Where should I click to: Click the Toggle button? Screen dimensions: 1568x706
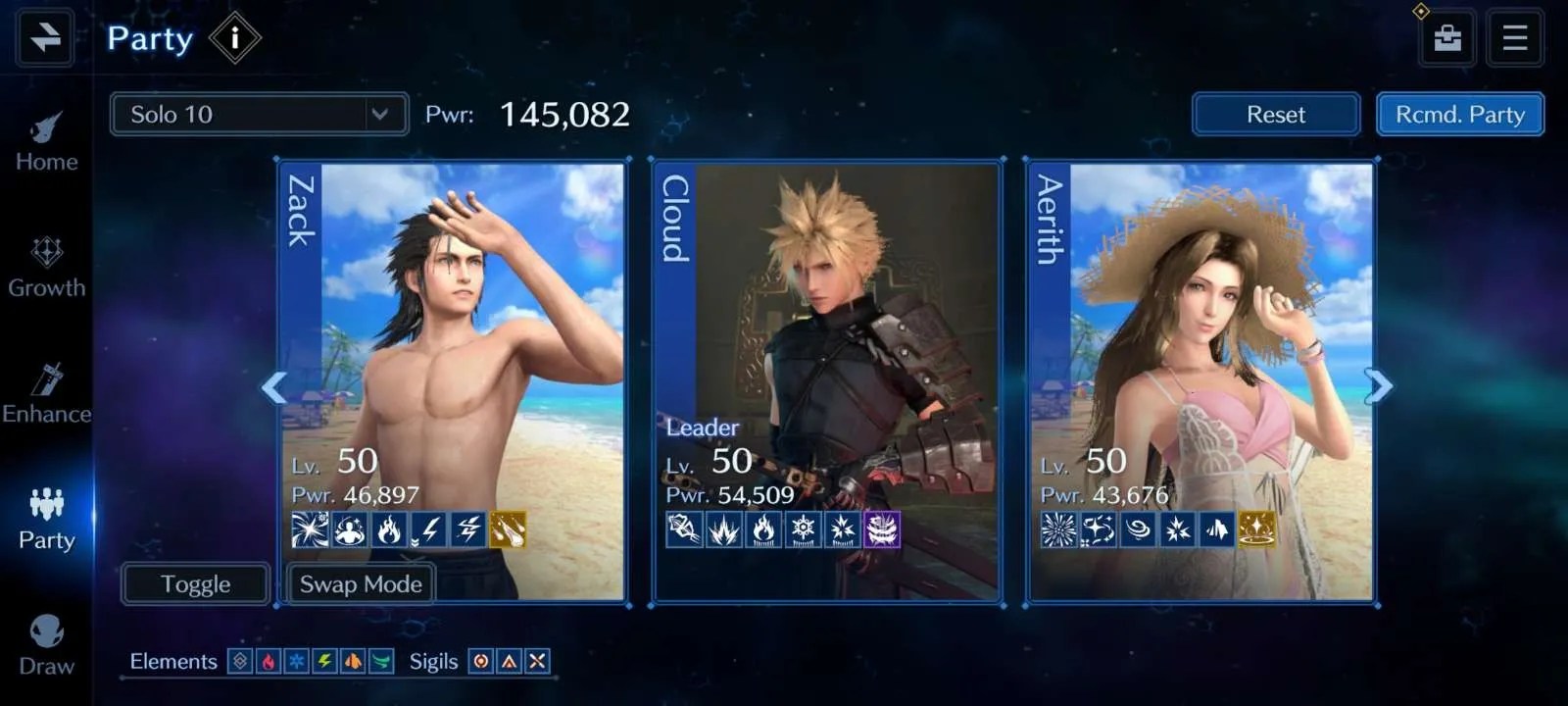pyautogui.click(x=195, y=584)
